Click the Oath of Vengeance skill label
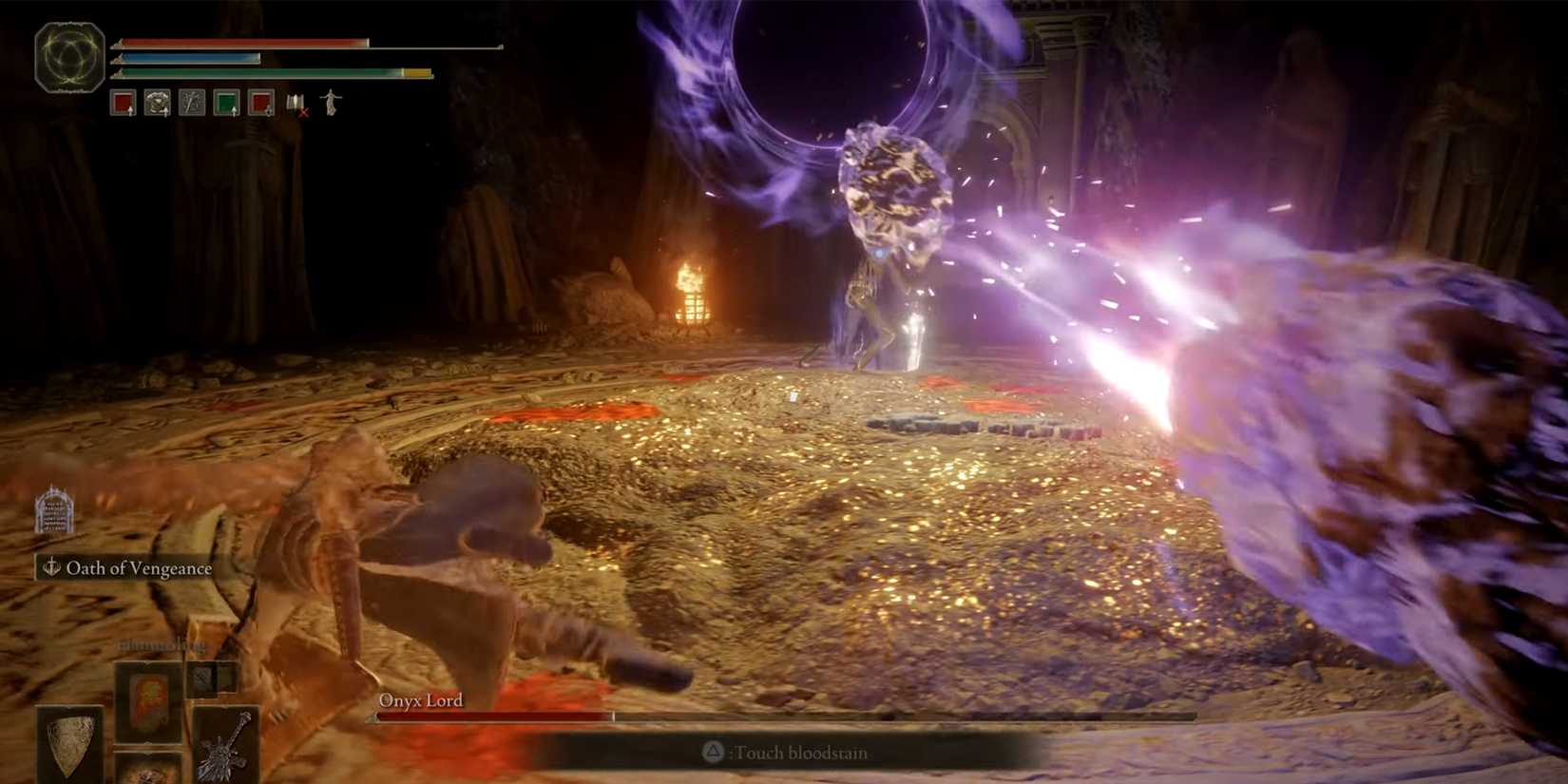1568x784 pixels. 139,567
